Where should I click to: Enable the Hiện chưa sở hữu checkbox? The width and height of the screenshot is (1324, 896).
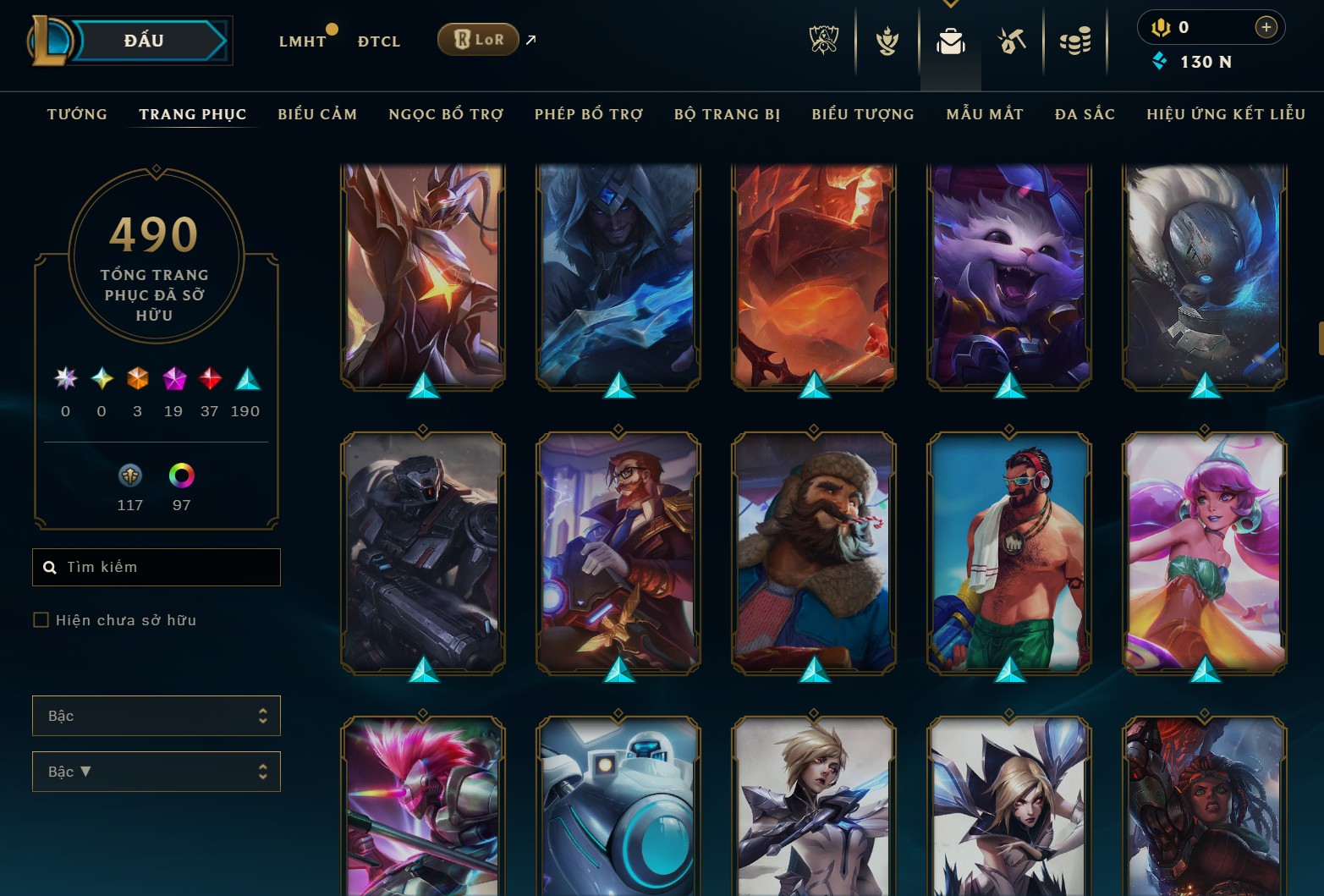(x=41, y=619)
